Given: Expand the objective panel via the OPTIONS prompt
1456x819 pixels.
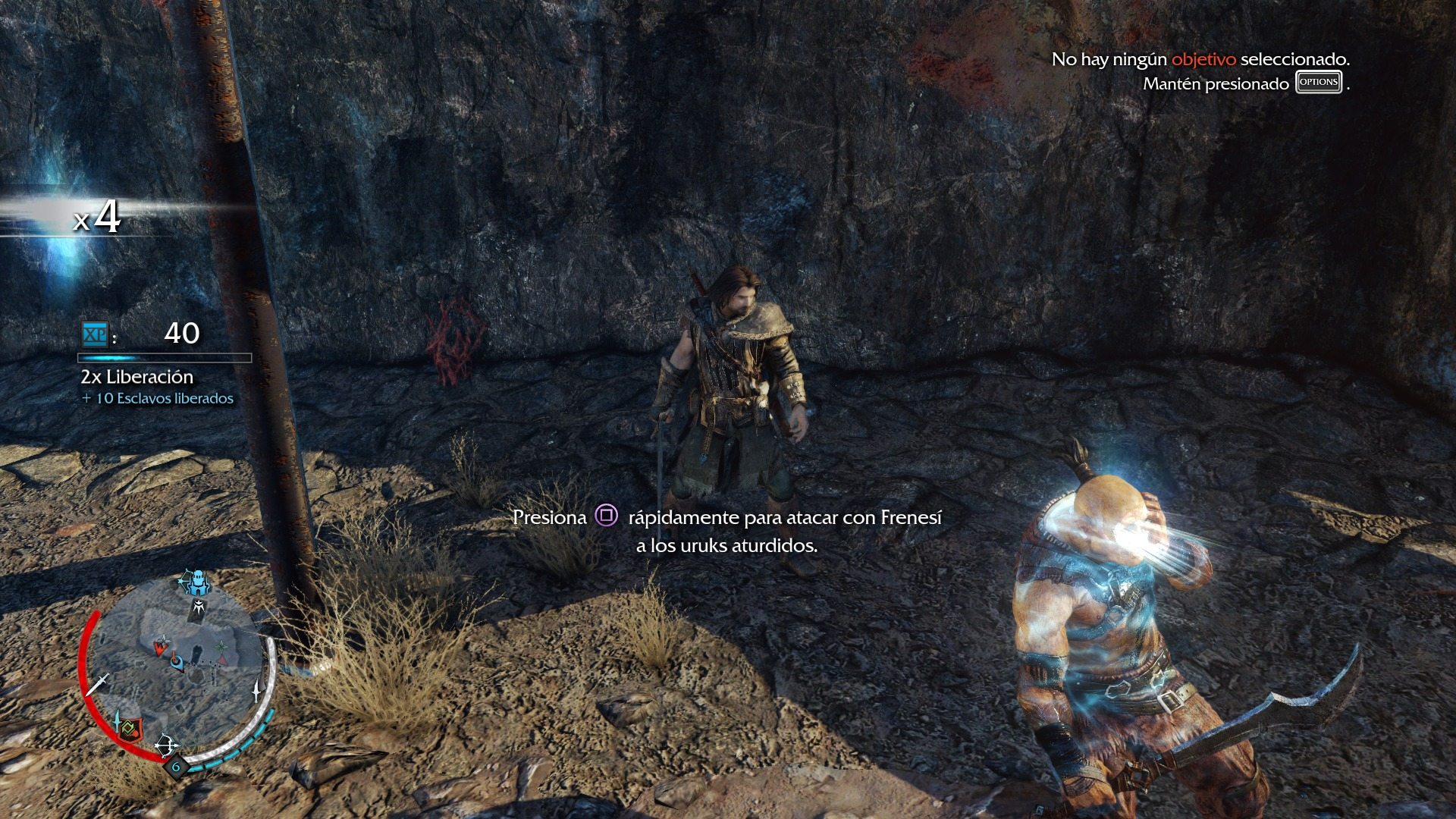Looking at the screenshot, I should coord(1317,81).
